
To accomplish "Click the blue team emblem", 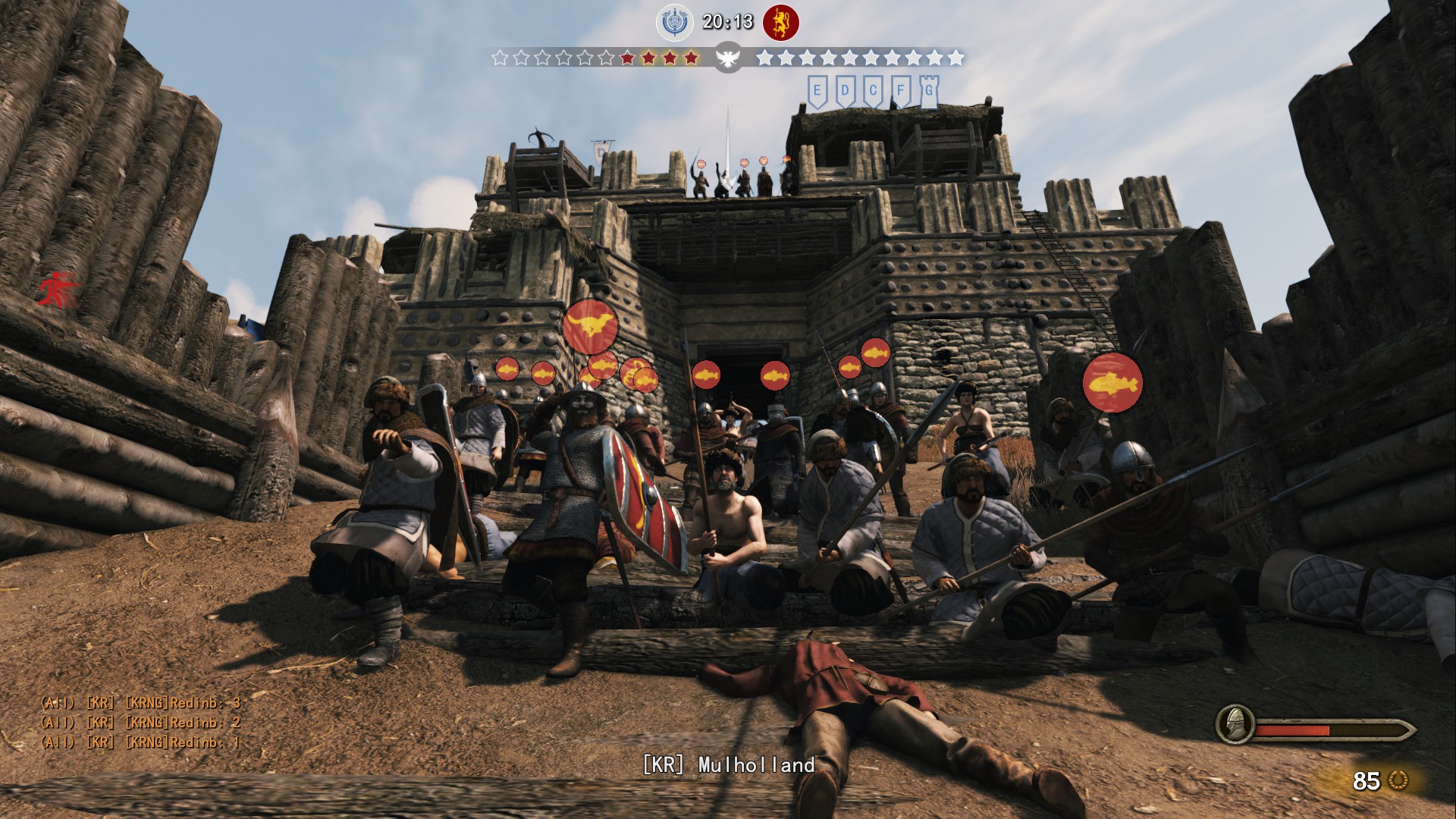I will point(674,23).
